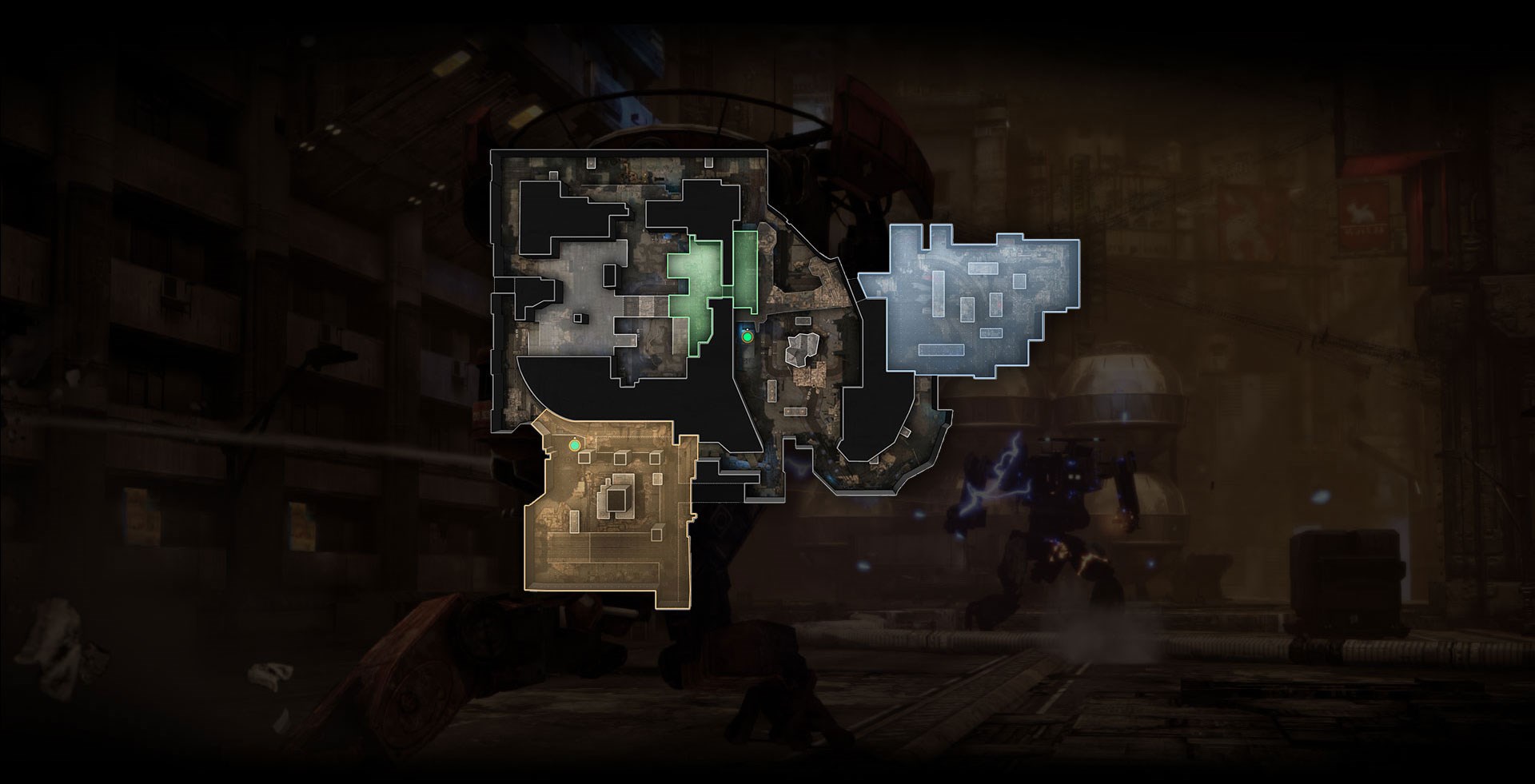This screenshot has height=784, width=1535.
Task: Click the green dot marker inside tan zone
Action: pos(574,444)
